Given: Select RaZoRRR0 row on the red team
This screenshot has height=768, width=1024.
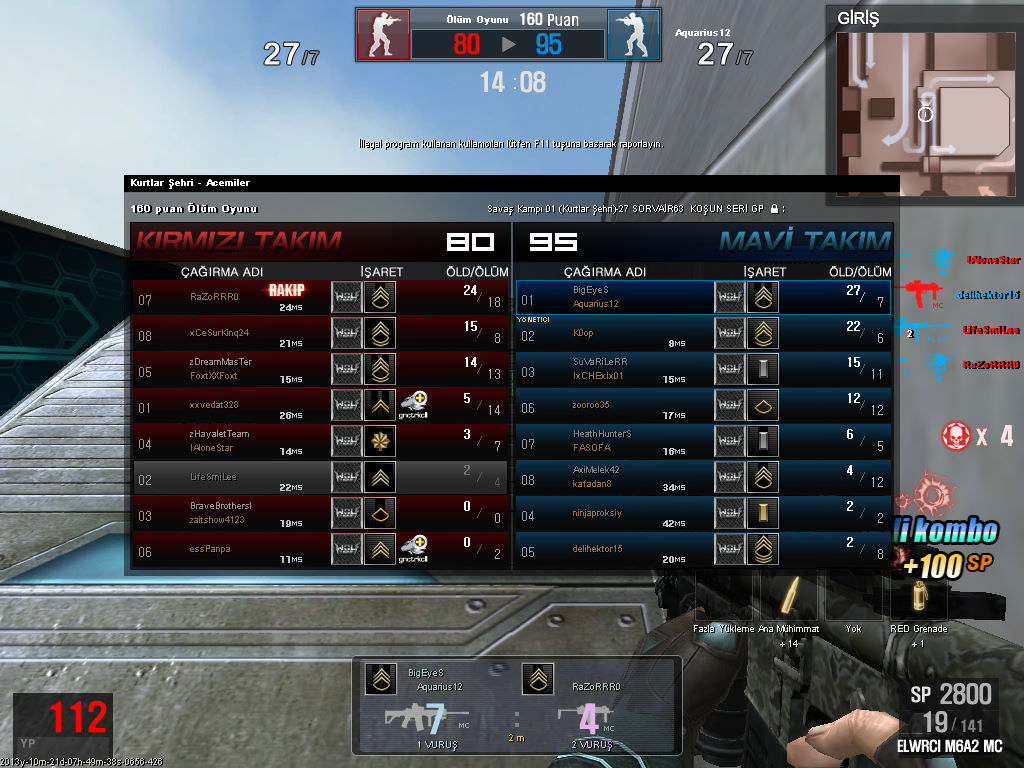Looking at the screenshot, I should point(320,297).
